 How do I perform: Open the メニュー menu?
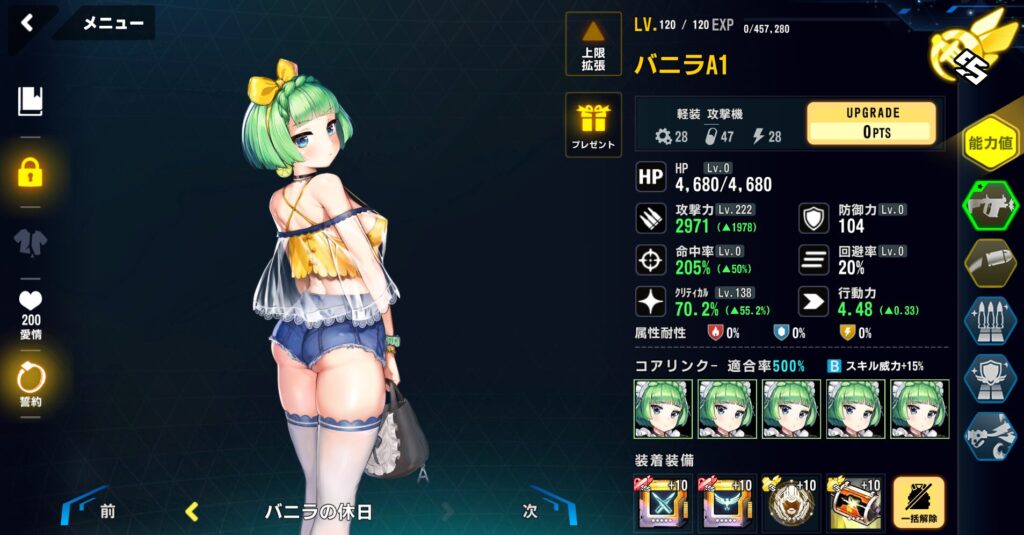tap(112, 23)
